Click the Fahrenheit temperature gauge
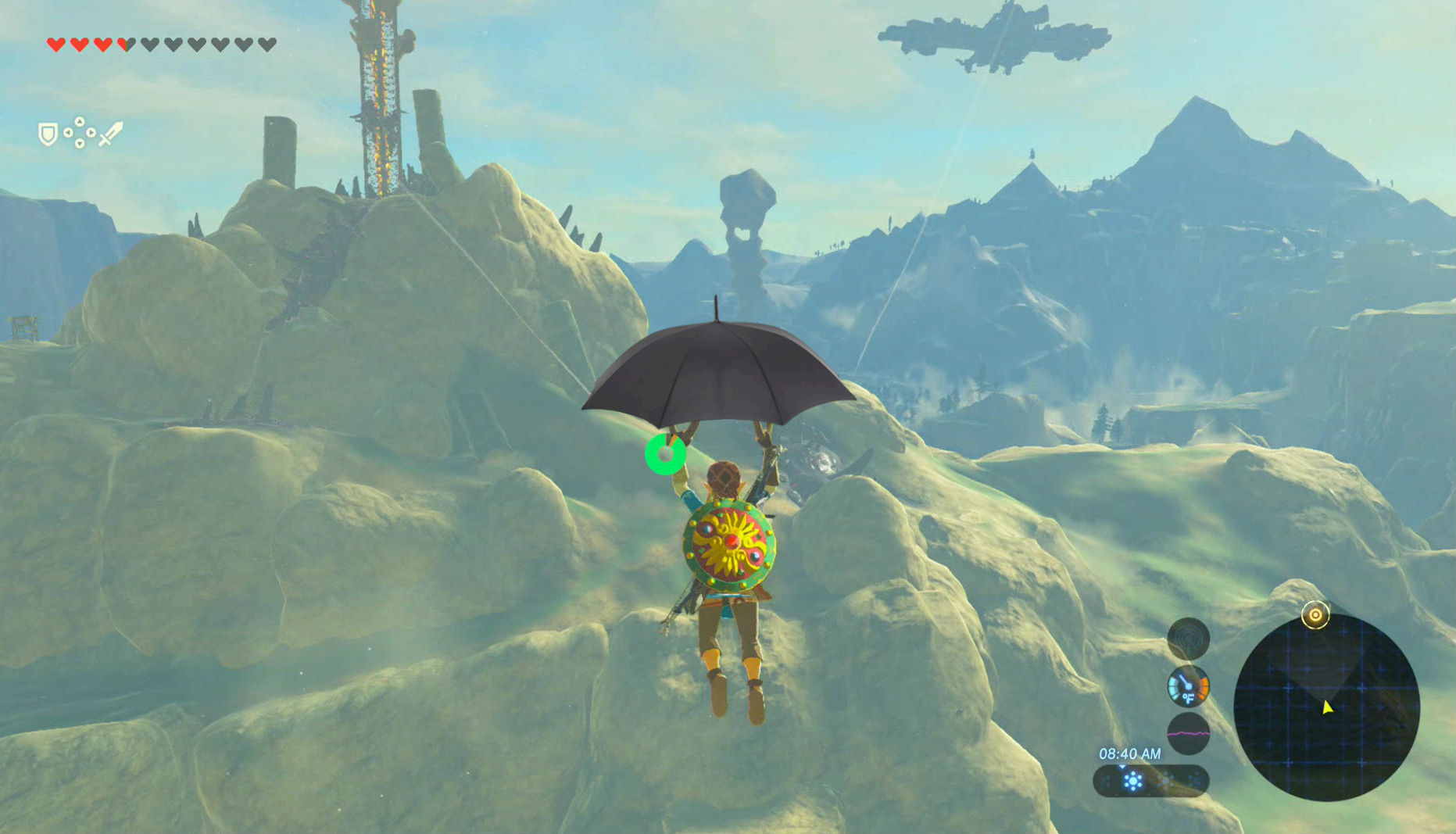The image size is (1456, 834). pos(1188,686)
